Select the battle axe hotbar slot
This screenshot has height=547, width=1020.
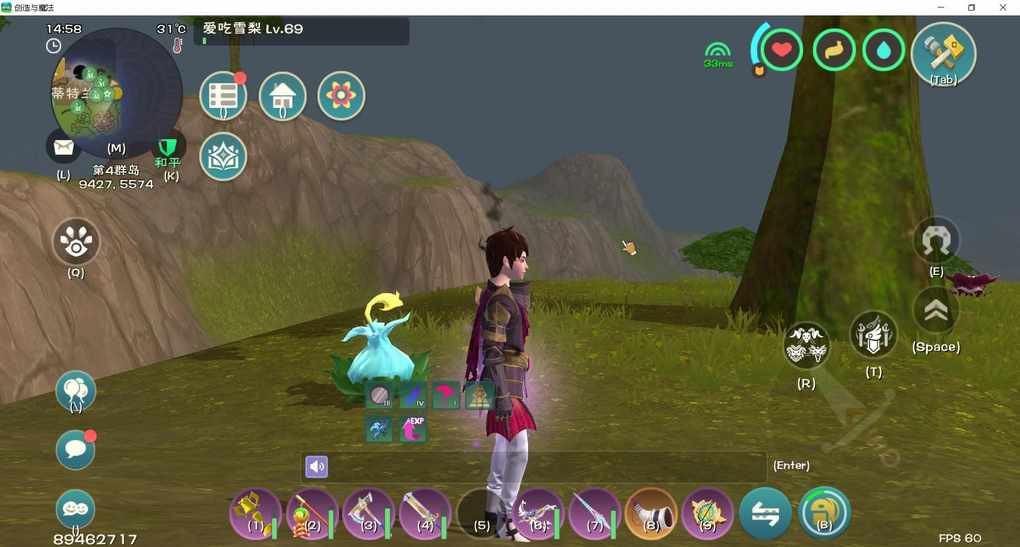[366, 512]
